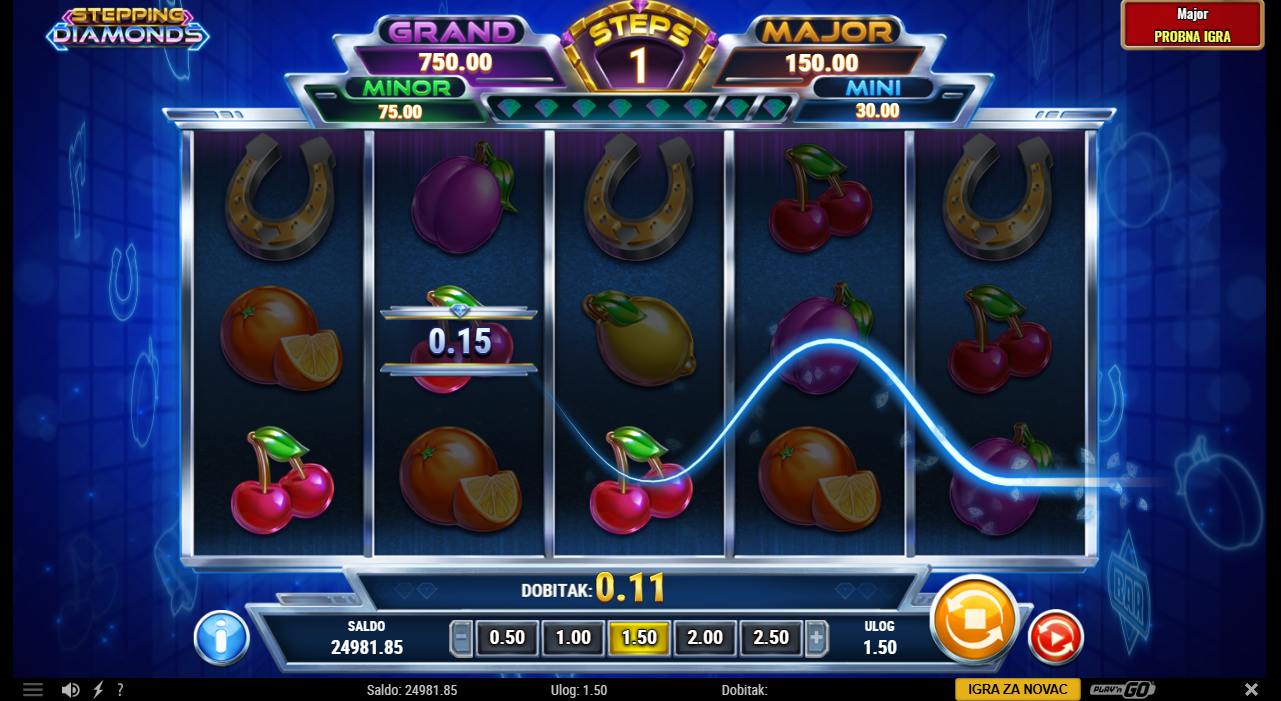This screenshot has width=1281, height=701.
Task: Set the bet to 2.00
Action: 705,638
